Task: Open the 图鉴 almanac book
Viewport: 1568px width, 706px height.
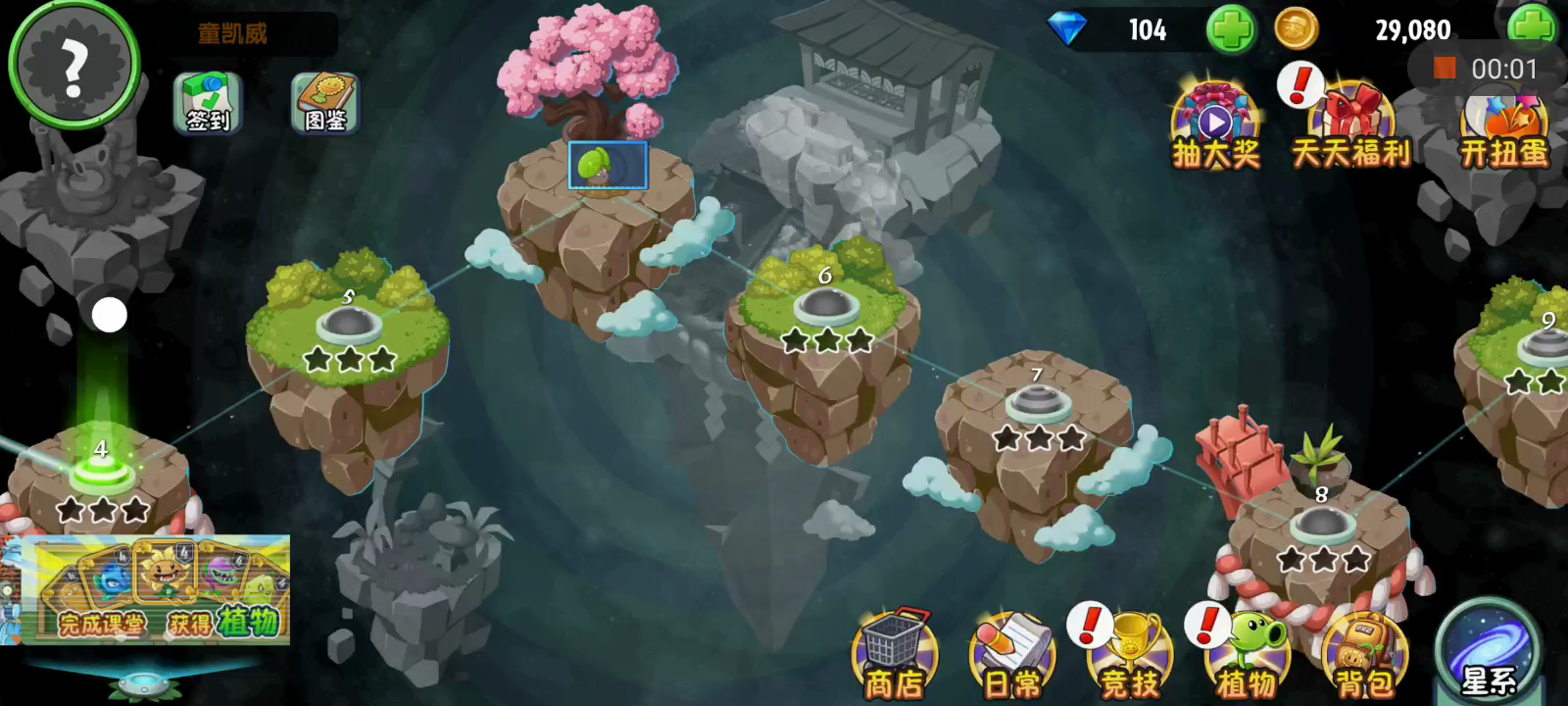Action: pyautogui.click(x=325, y=102)
